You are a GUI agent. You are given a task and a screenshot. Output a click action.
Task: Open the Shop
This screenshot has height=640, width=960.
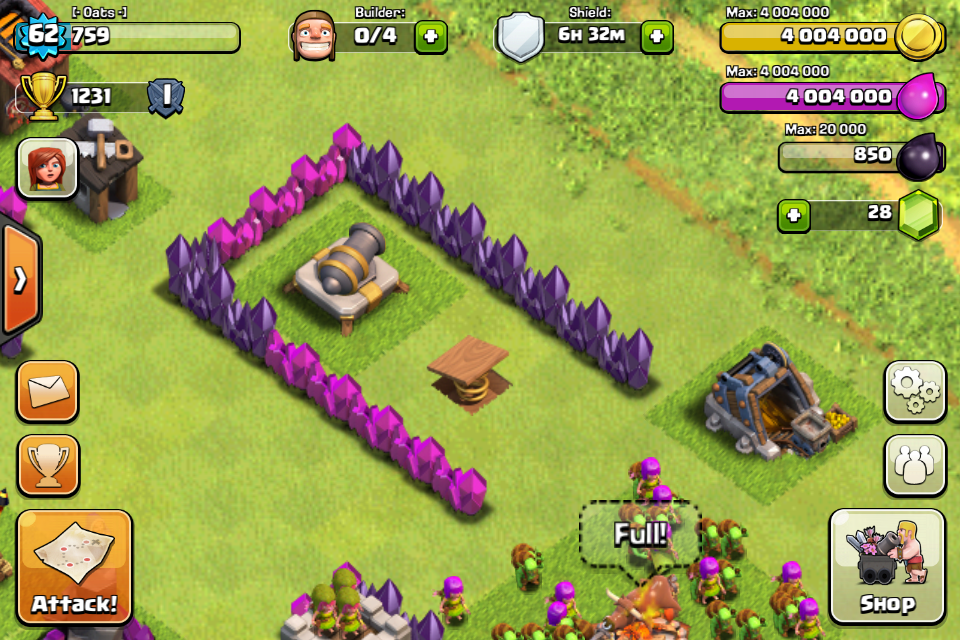tap(886, 567)
